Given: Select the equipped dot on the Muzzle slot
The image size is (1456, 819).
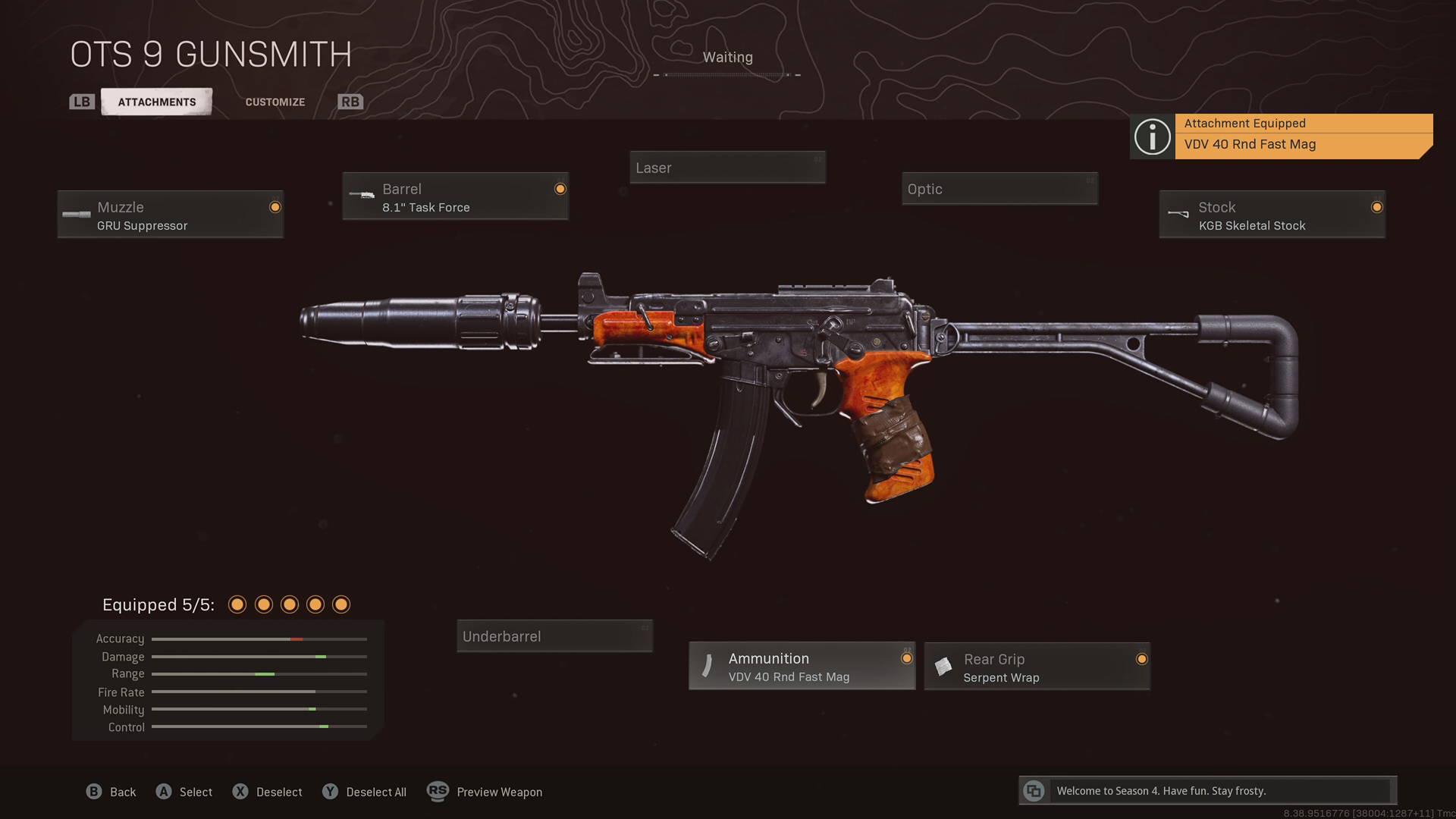Looking at the screenshot, I should click(x=275, y=206).
